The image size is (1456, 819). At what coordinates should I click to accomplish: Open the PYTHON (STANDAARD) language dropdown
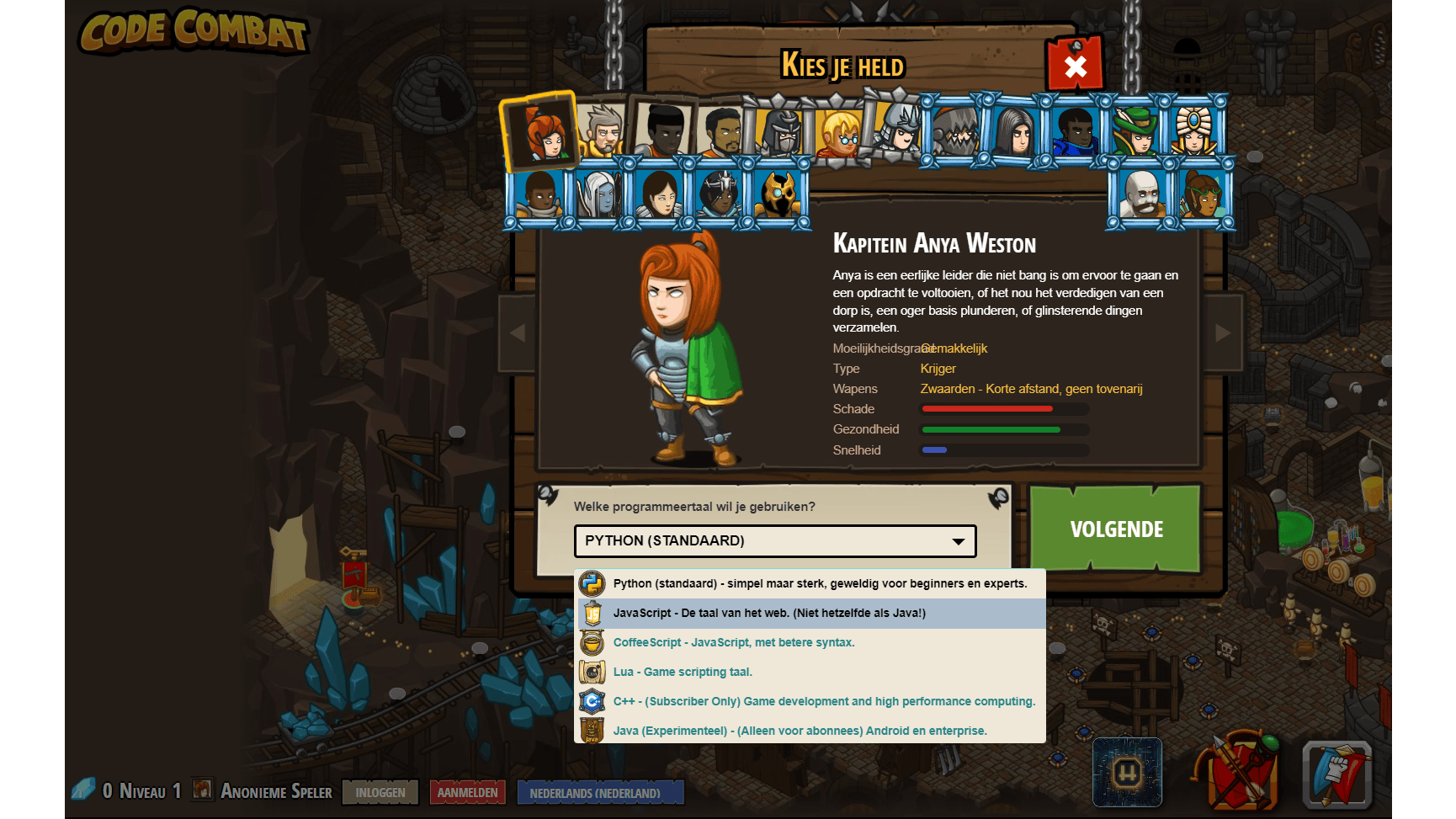click(773, 540)
